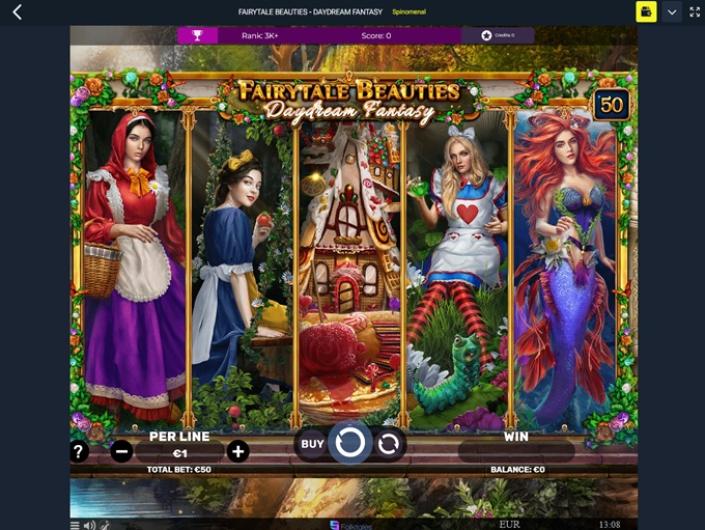Image resolution: width=705 pixels, height=530 pixels.
Task: Open the yellow wallet button
Action: (x=646, y=12)
